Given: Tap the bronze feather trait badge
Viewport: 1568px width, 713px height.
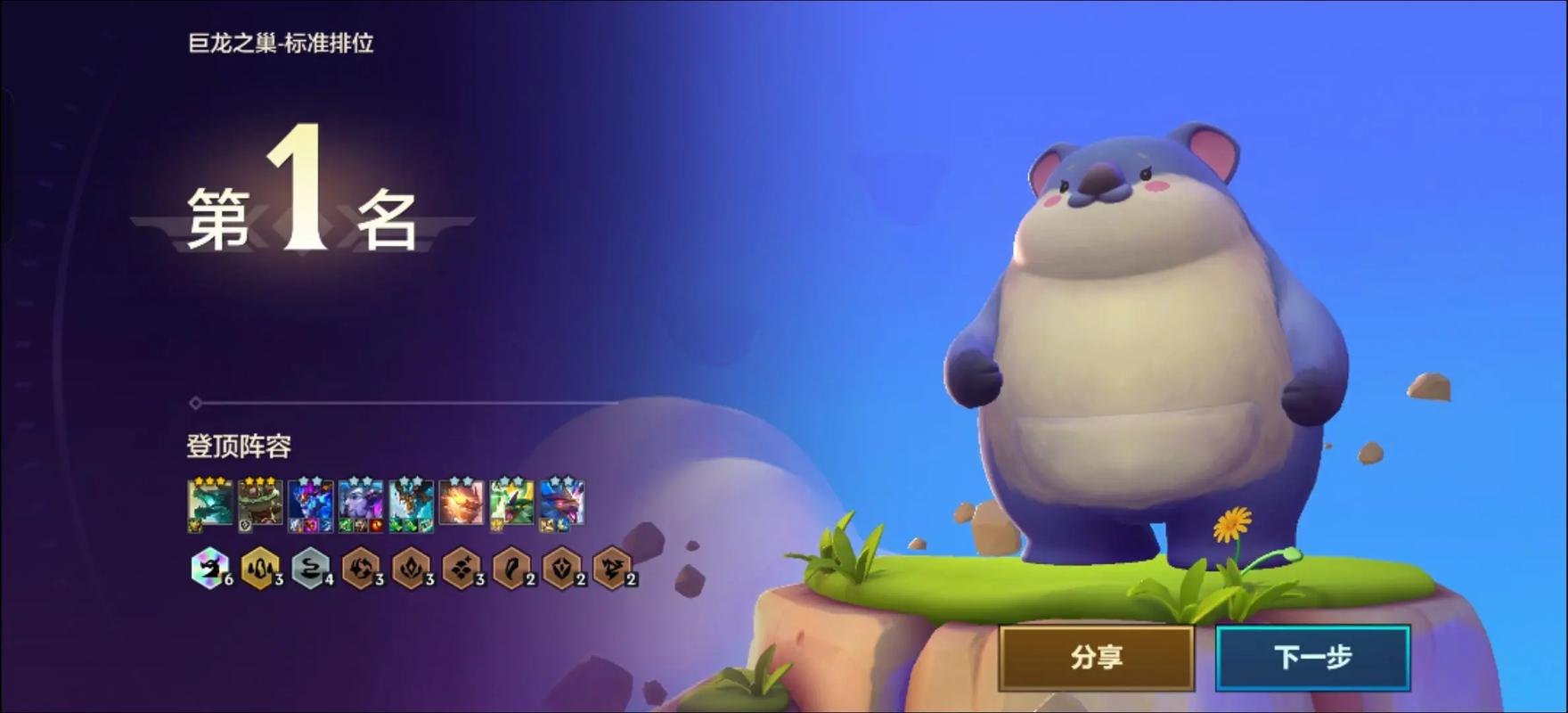Looking at the screenshot, I should point(511,568).
